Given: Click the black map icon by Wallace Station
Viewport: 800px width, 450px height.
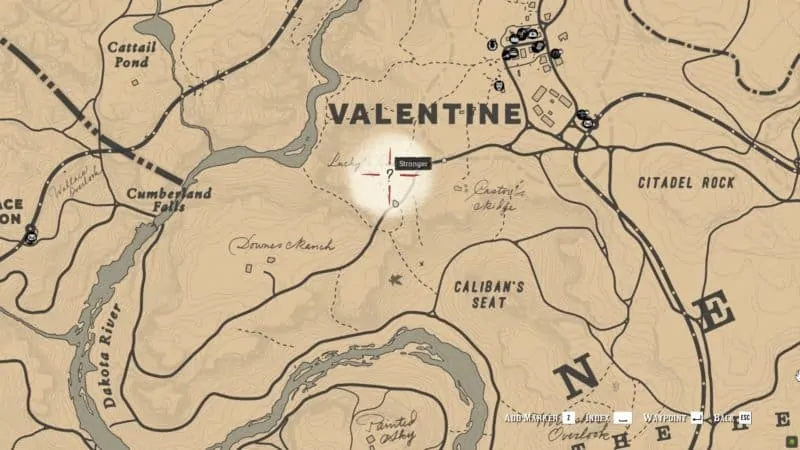Looking at the screenshot, I should 32,235.
